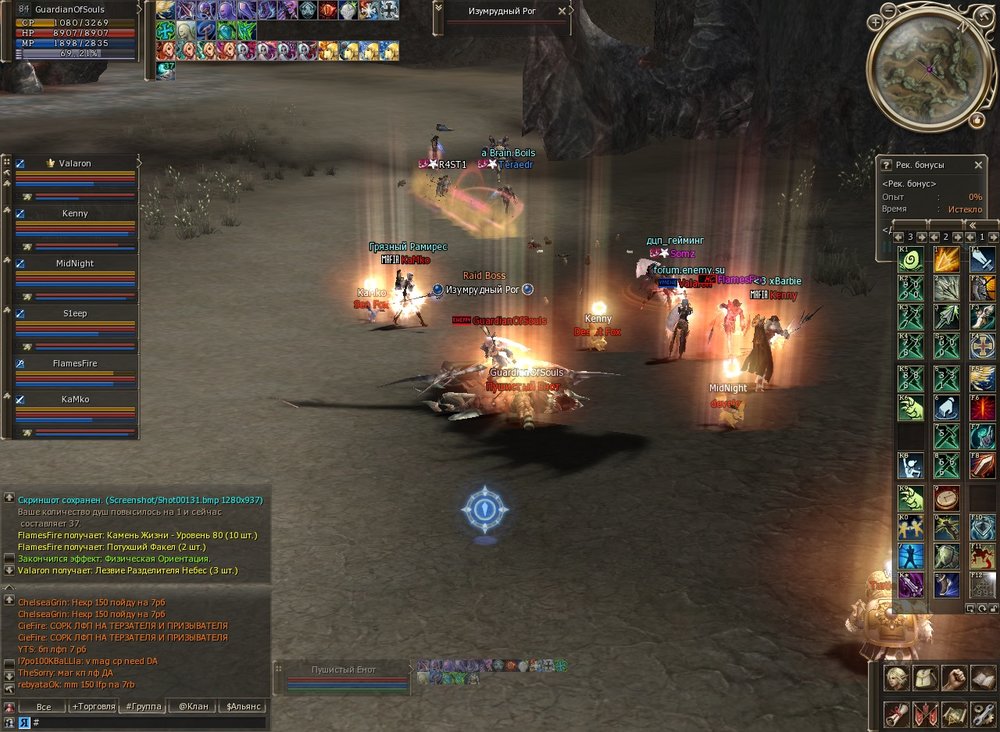Select the Пушистый Енот pet status bar
This screenshot has width=1000, height=732.
click(x=344, y=676)
